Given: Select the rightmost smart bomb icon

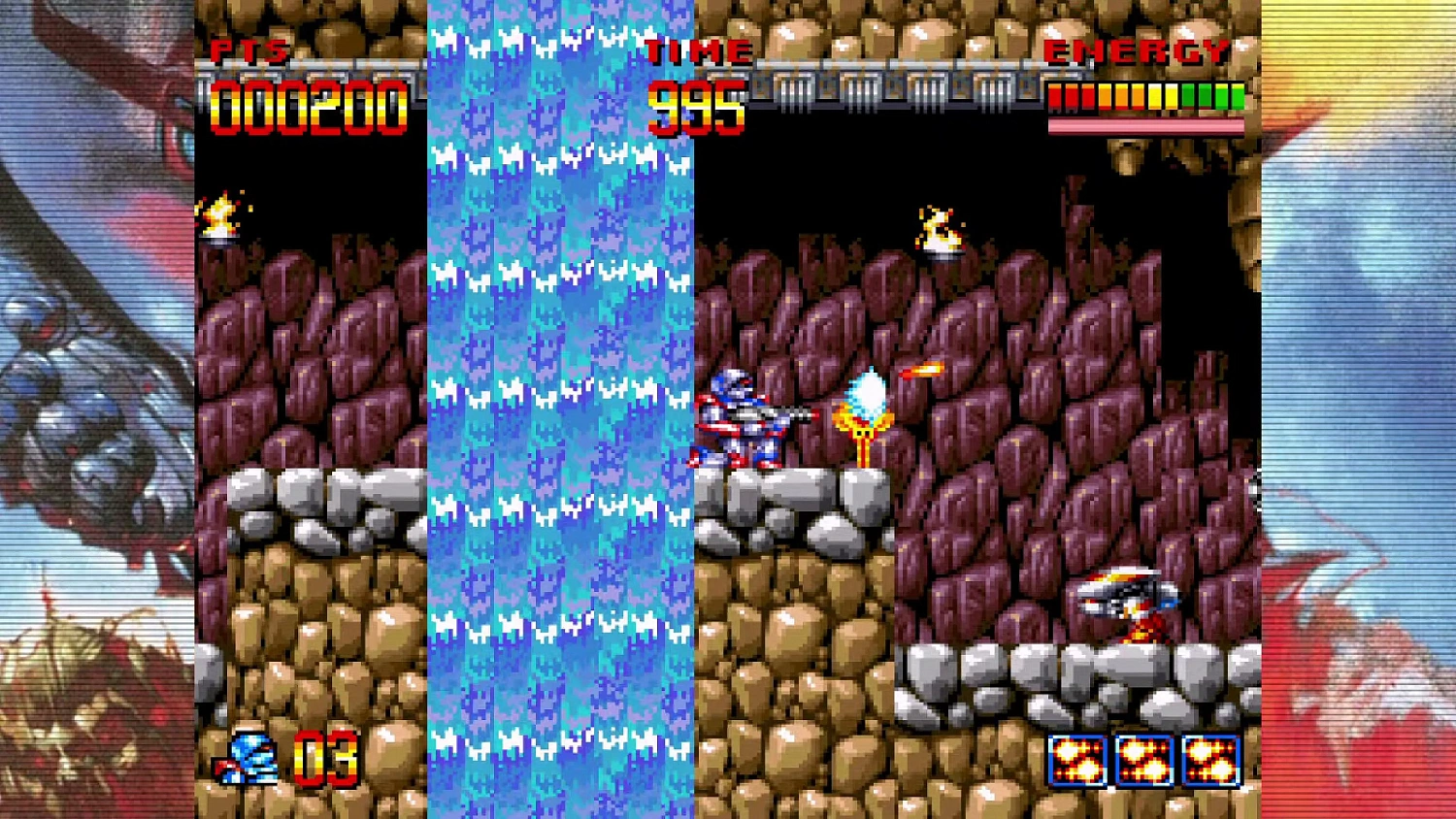Looking at the screenshot, I should coord(1209,761).
